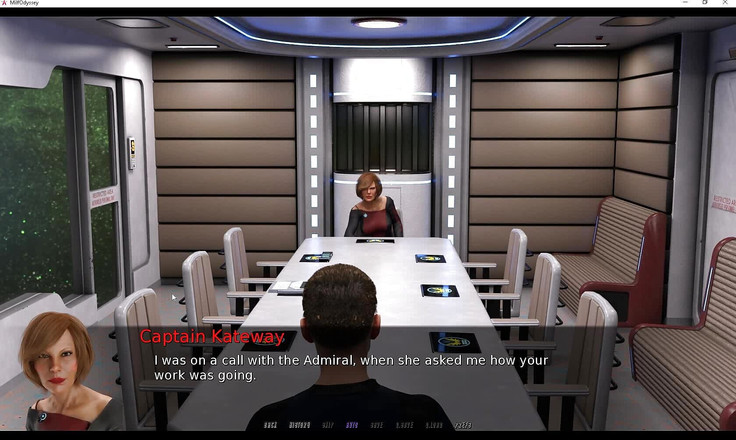Image resolution: width=736 pixels, height=440 pixels.
Task: Open the Save menu
Action: click(376, 425)
